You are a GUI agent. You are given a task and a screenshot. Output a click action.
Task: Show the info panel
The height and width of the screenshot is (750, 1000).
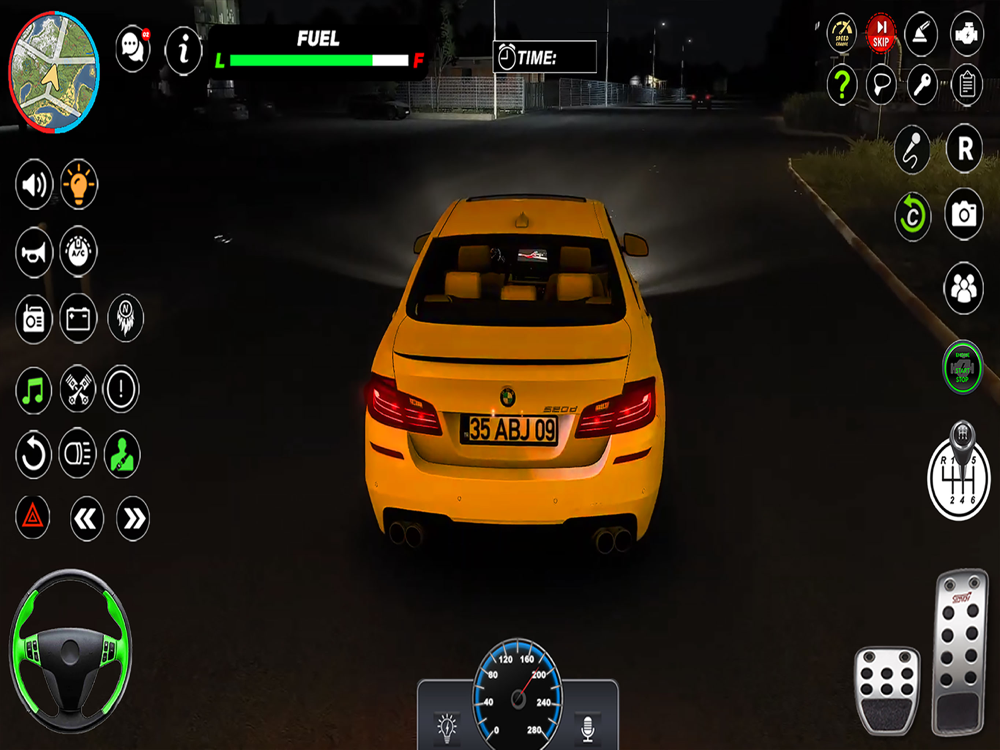[x=183, y=49]
